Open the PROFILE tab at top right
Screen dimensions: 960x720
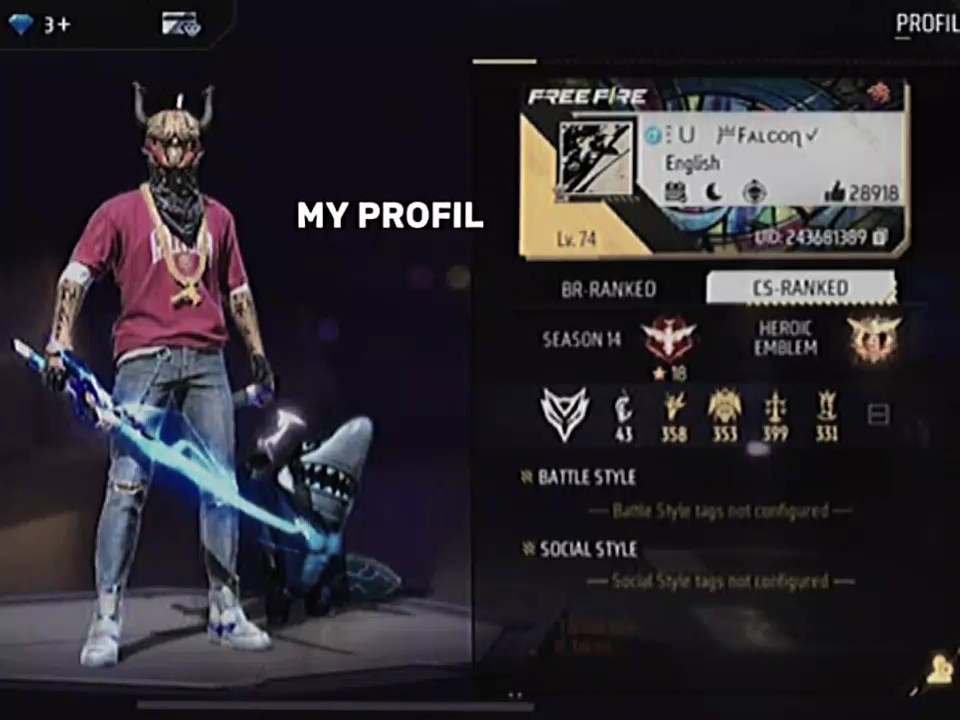tap(926, 24)
